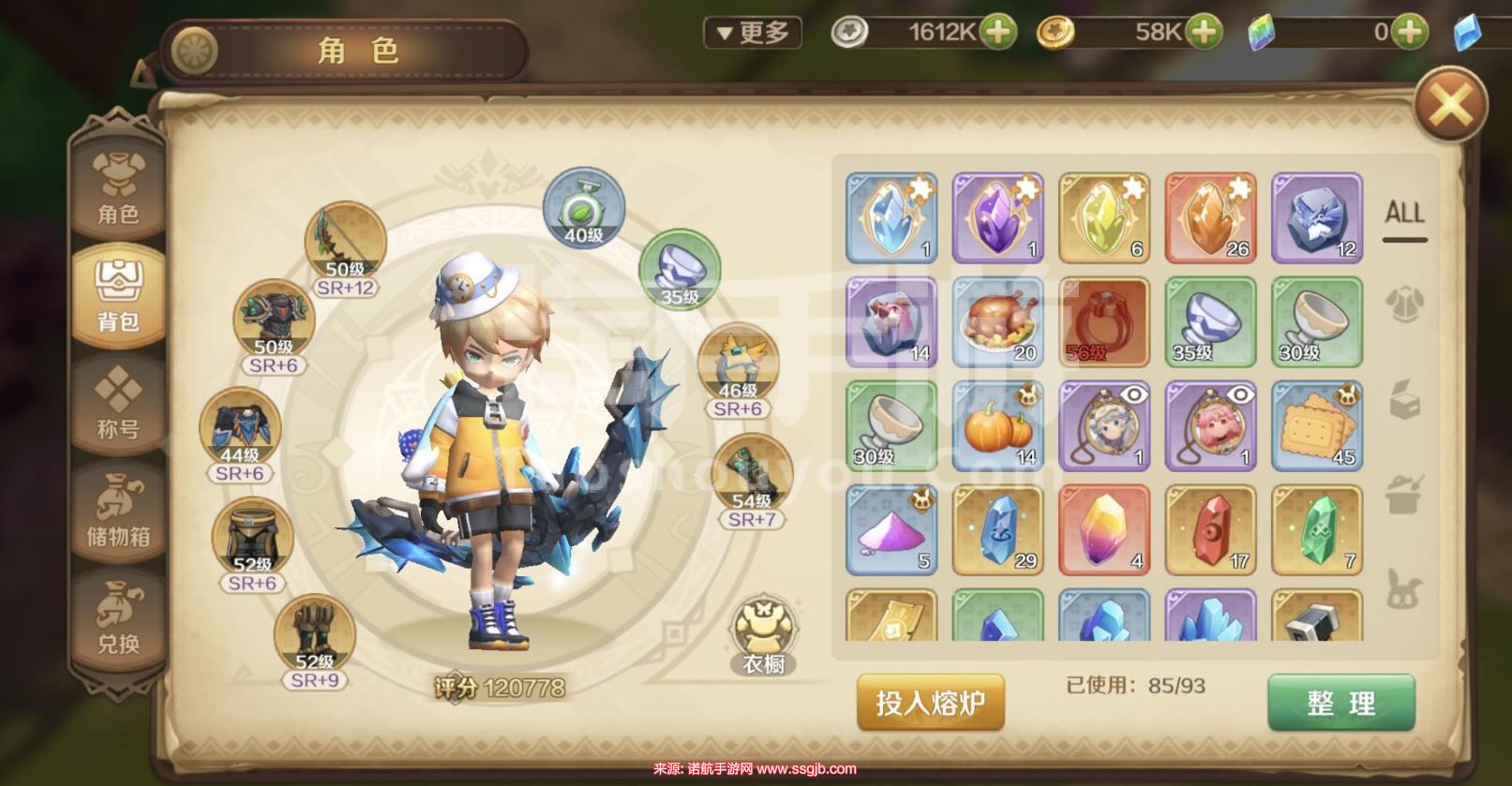Select the pink powder pile item
1512x786 pixels.
[x=891, y=530]
